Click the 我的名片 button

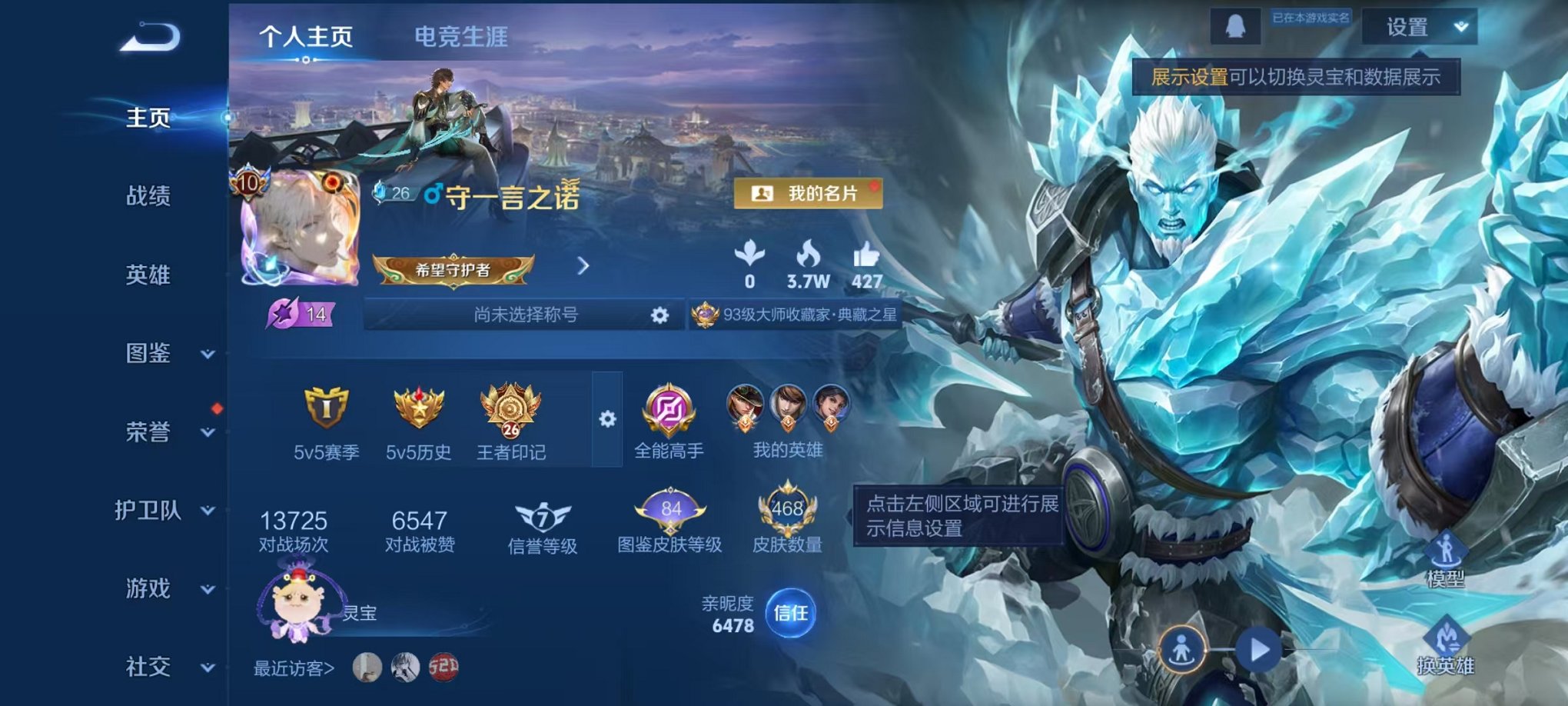809,195
